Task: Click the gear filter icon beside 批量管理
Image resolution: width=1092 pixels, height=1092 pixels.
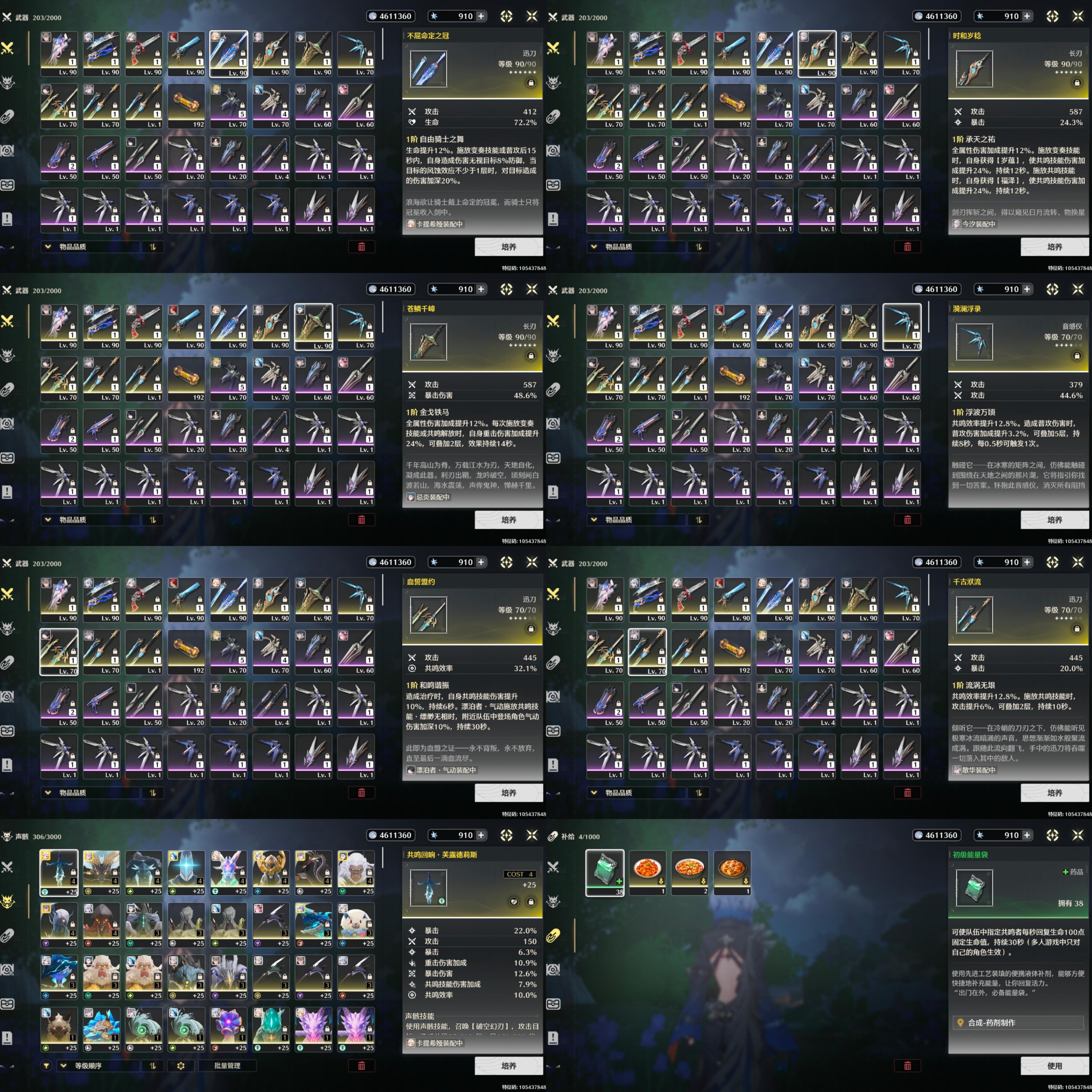Action: coord(181,1065)
